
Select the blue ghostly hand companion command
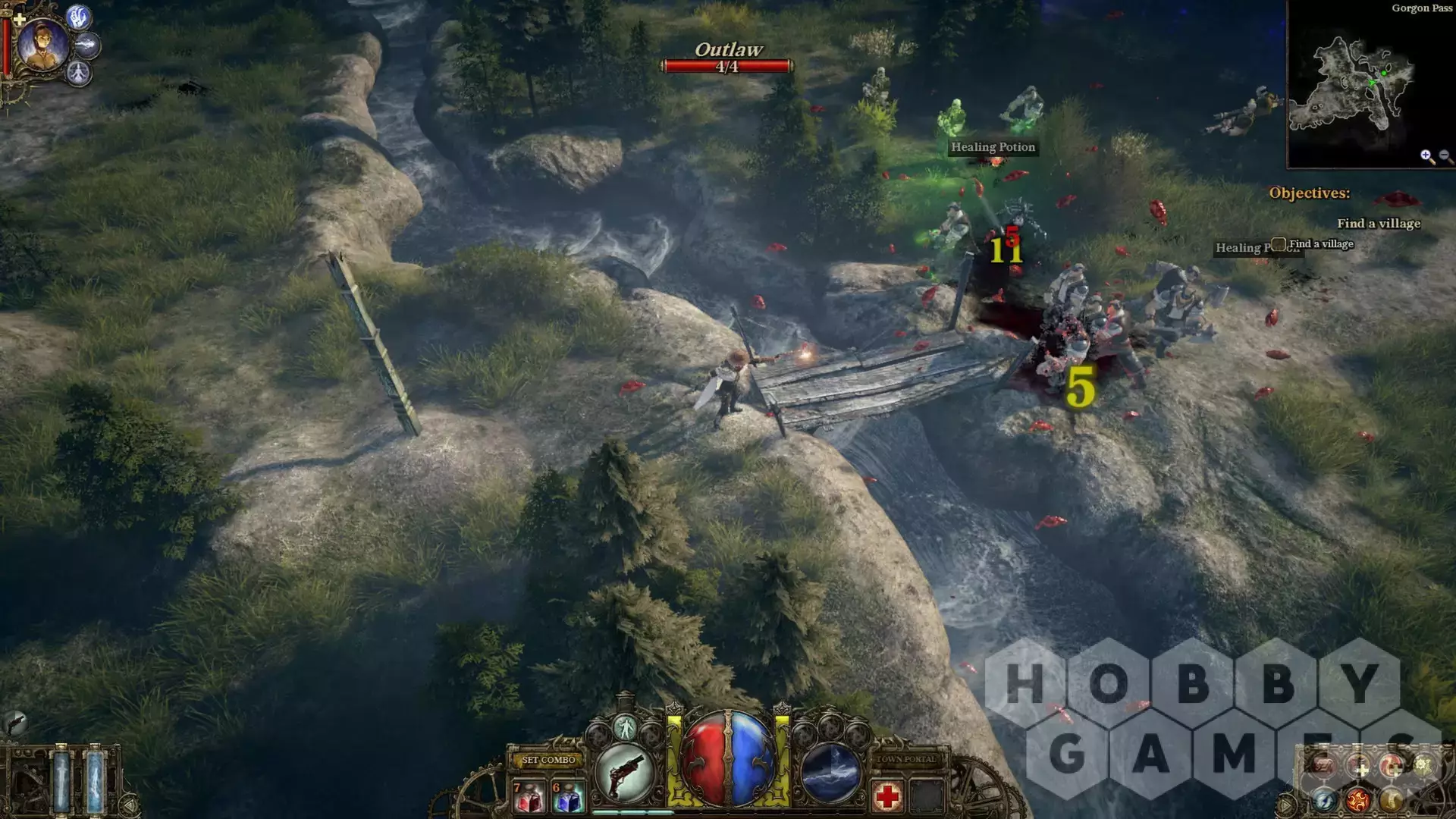coord(79,17)
